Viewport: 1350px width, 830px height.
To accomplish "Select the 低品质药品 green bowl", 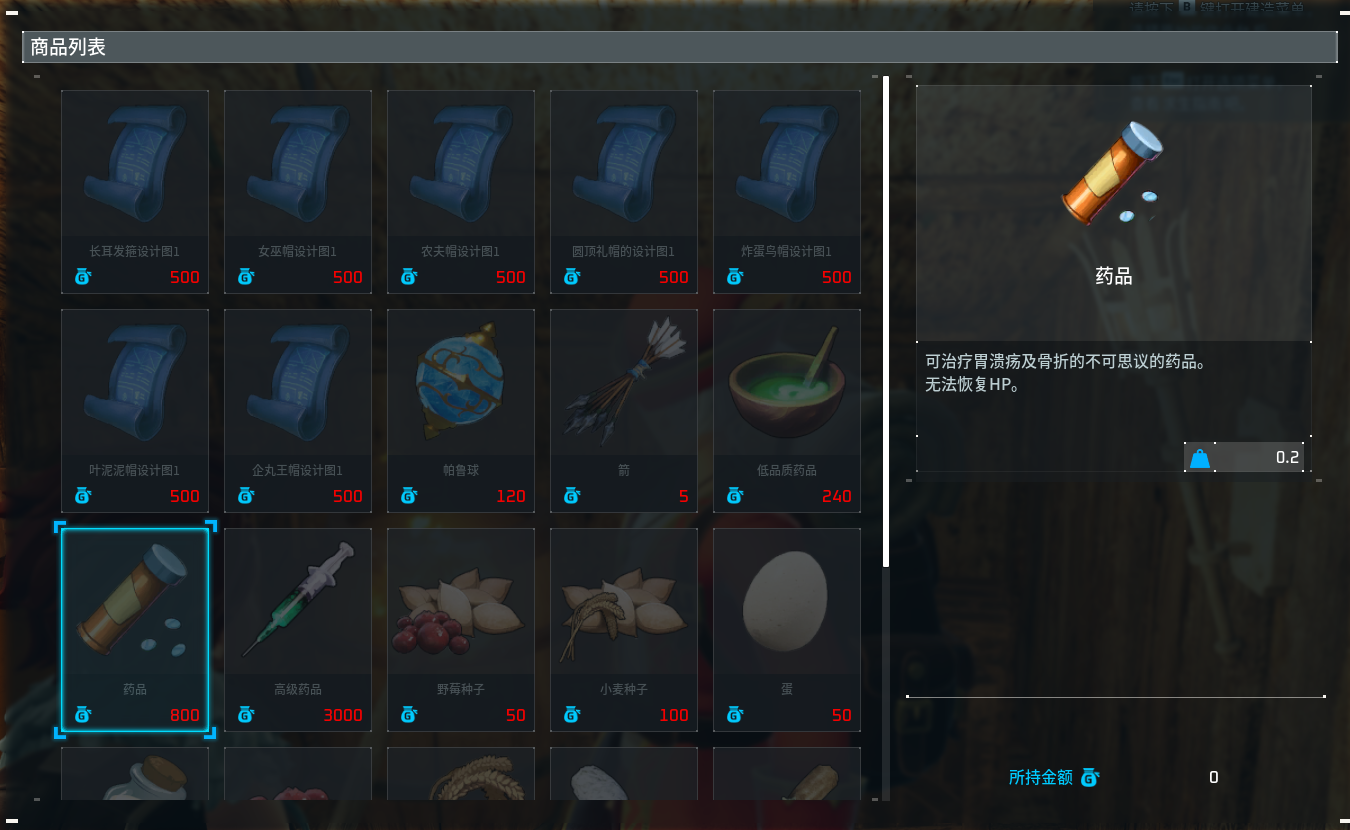I will (x=787, y=411).
